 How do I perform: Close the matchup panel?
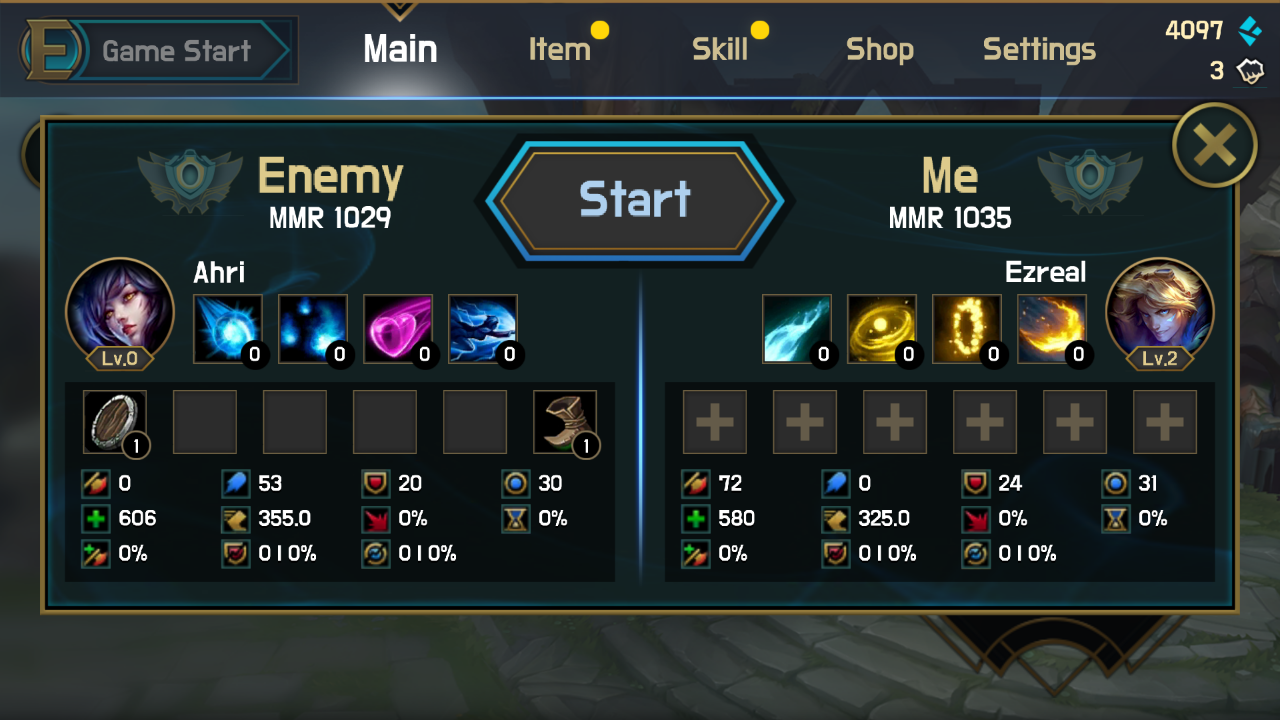coord(1214,146)
